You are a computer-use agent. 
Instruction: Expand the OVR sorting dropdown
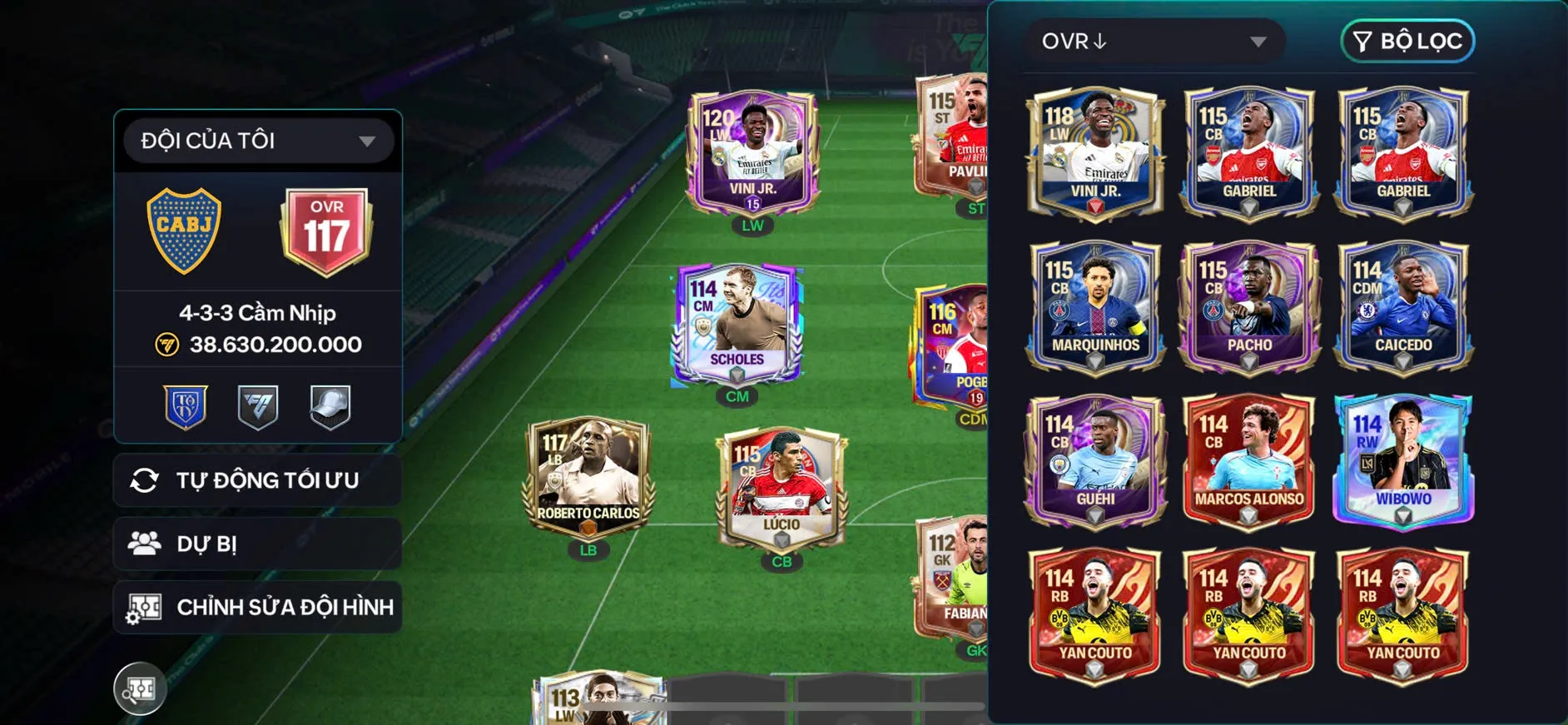pyautogui.click(x=1153, y=40)
